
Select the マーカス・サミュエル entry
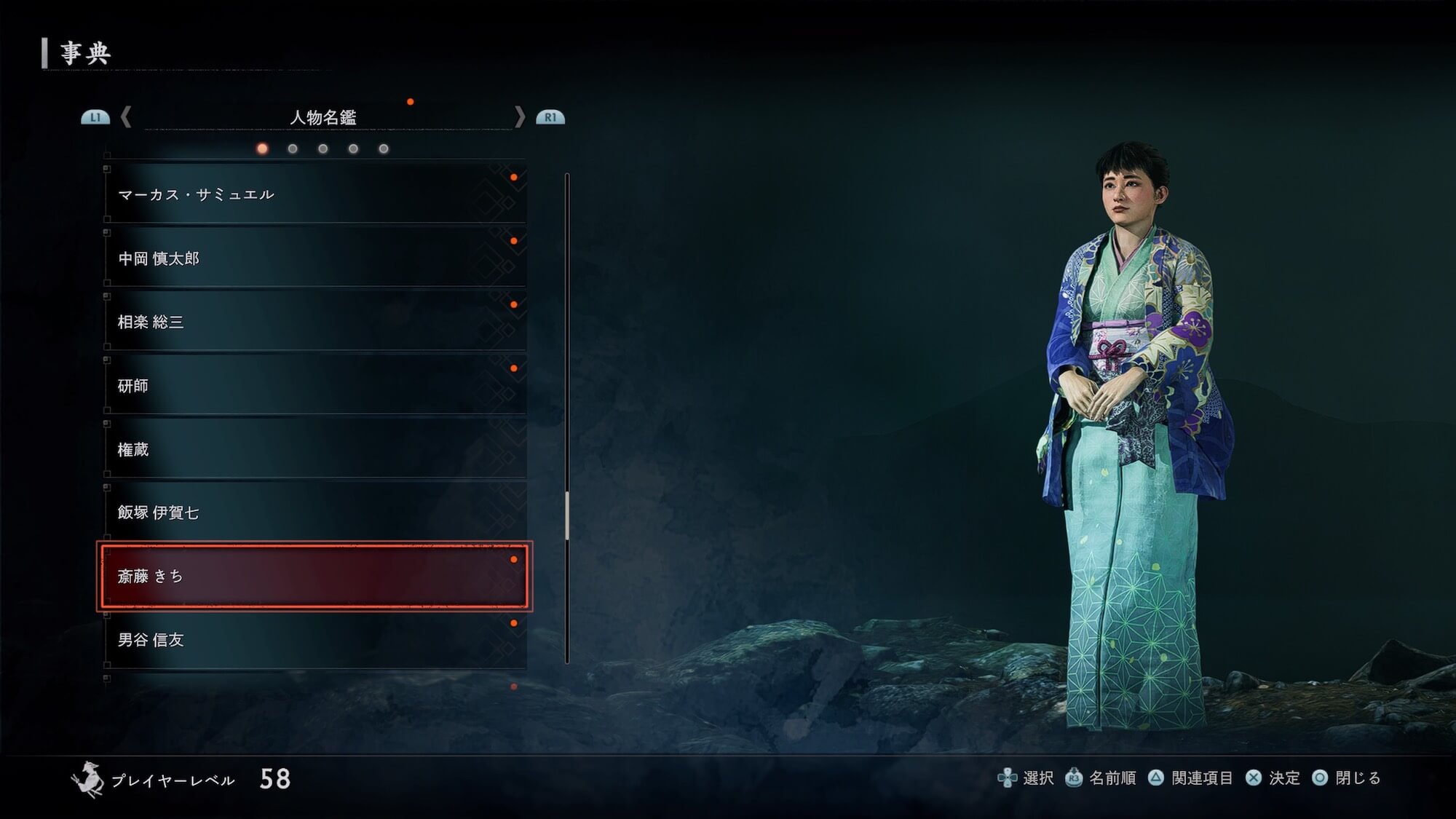314,194
